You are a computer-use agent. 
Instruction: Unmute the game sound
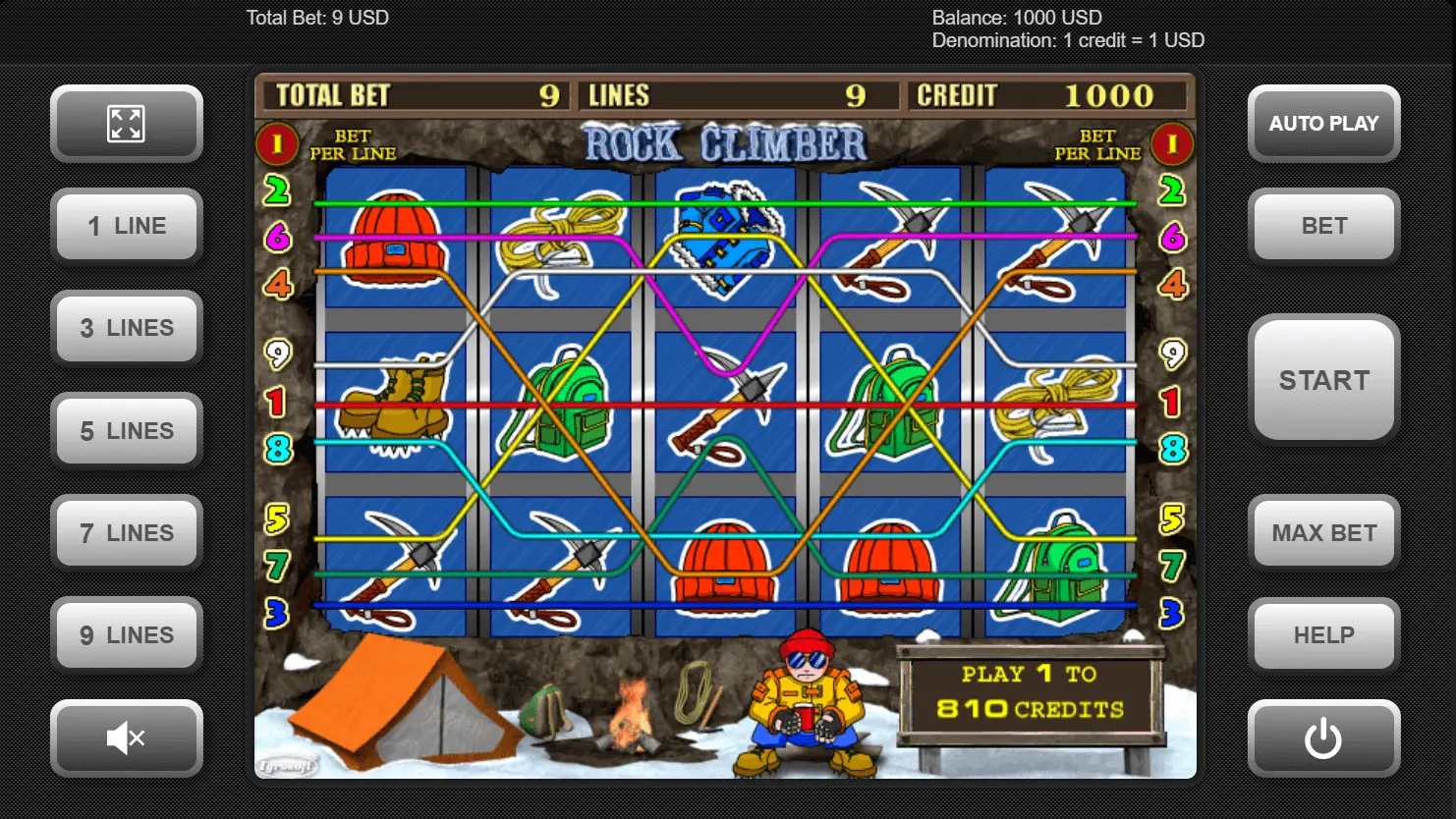pos(126,737)
